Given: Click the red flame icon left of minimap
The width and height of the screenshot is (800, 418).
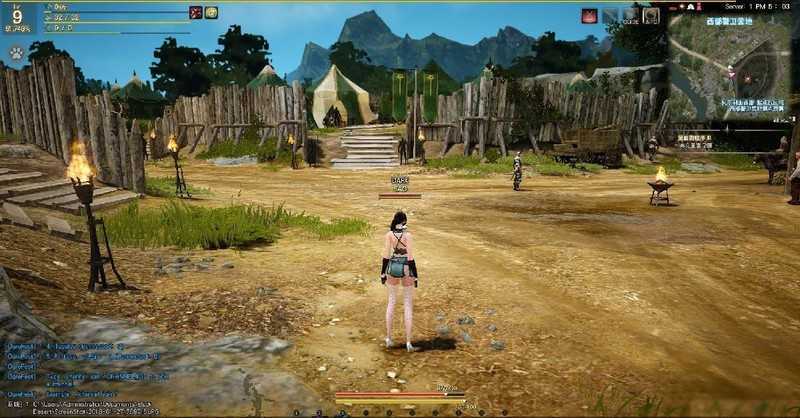Looking at the screenshot, I should pyautogui.click(x=589, y=16).
